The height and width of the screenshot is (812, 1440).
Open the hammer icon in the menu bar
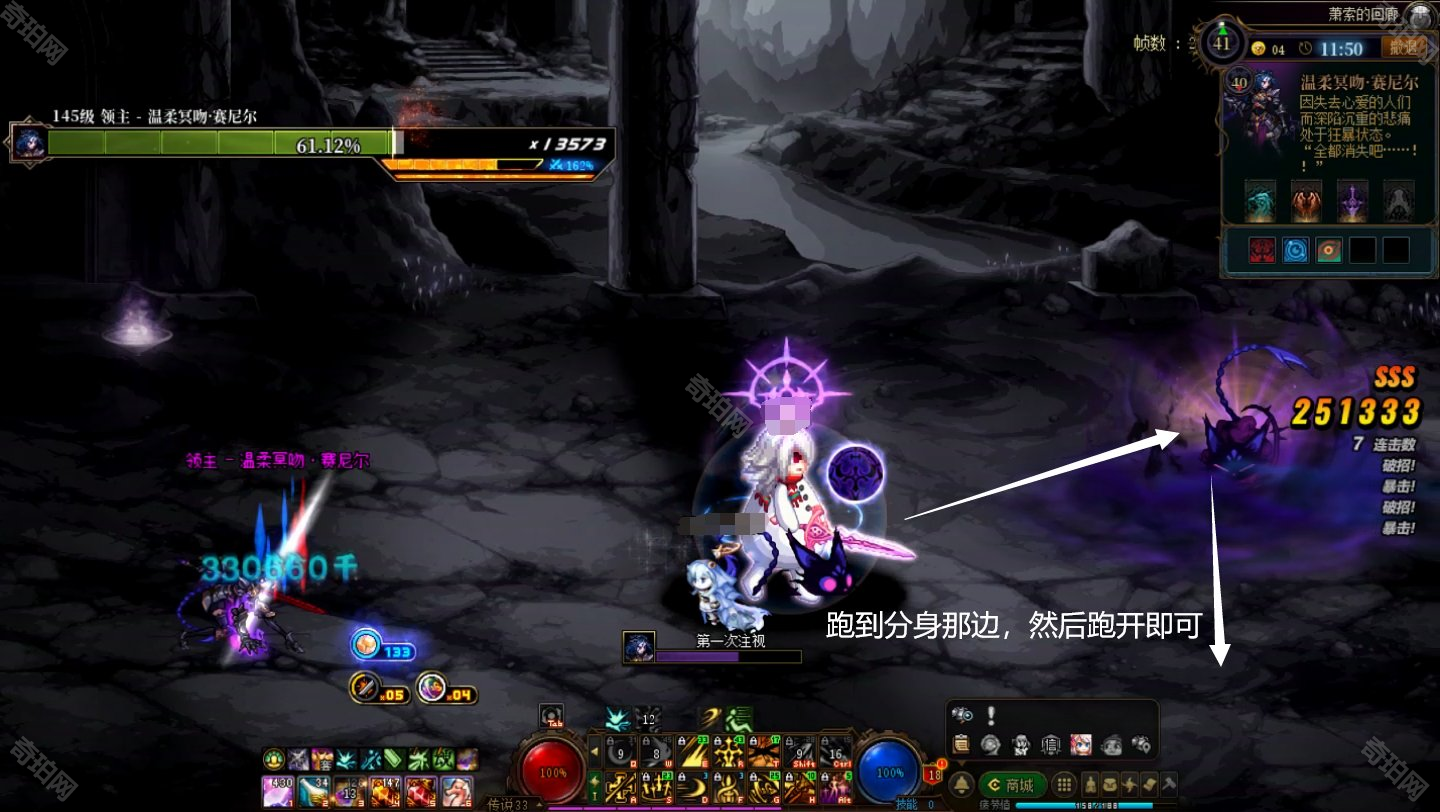[1169, 785]
